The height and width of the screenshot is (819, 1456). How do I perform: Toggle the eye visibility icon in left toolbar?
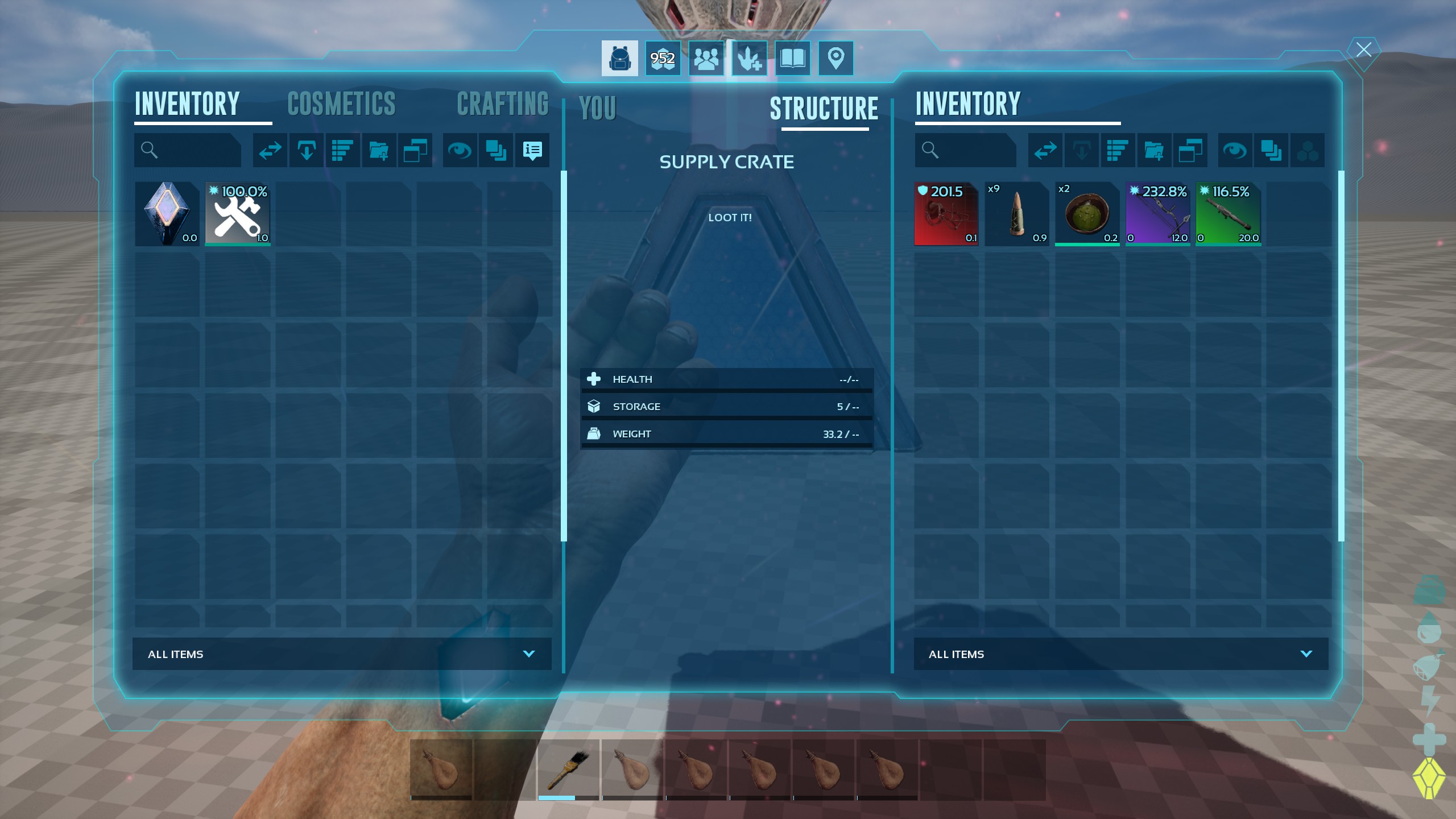[x=460, y=150]
